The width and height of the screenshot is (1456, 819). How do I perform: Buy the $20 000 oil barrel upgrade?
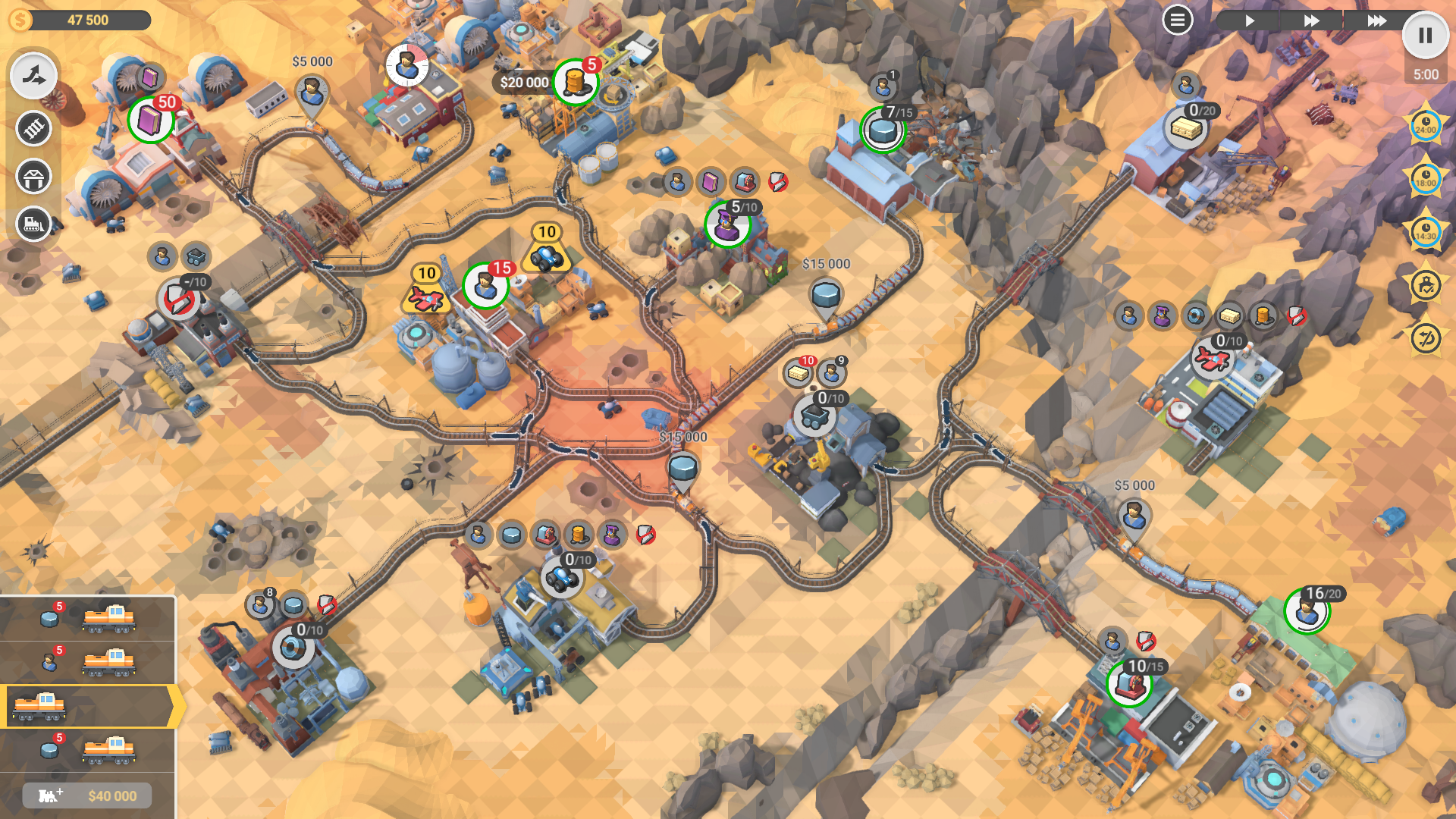pyautogui.click(x=575, y=82)
